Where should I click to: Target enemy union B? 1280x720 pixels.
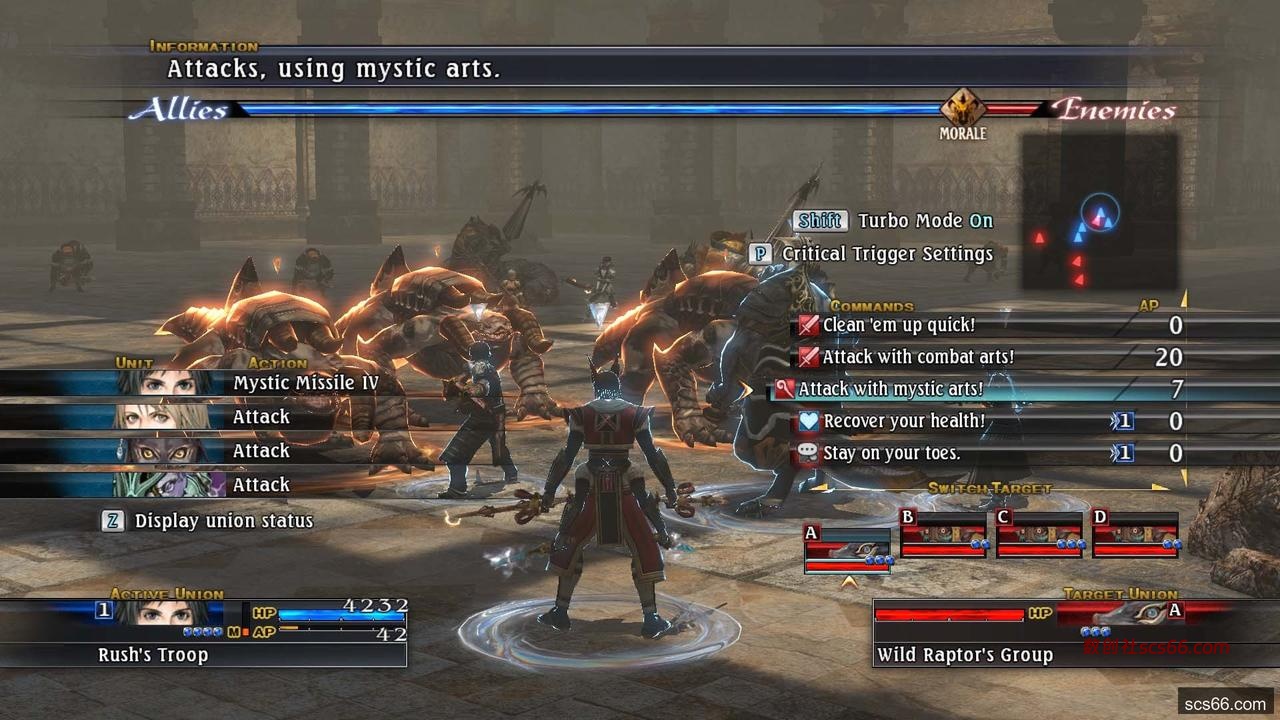pos(943,533)
